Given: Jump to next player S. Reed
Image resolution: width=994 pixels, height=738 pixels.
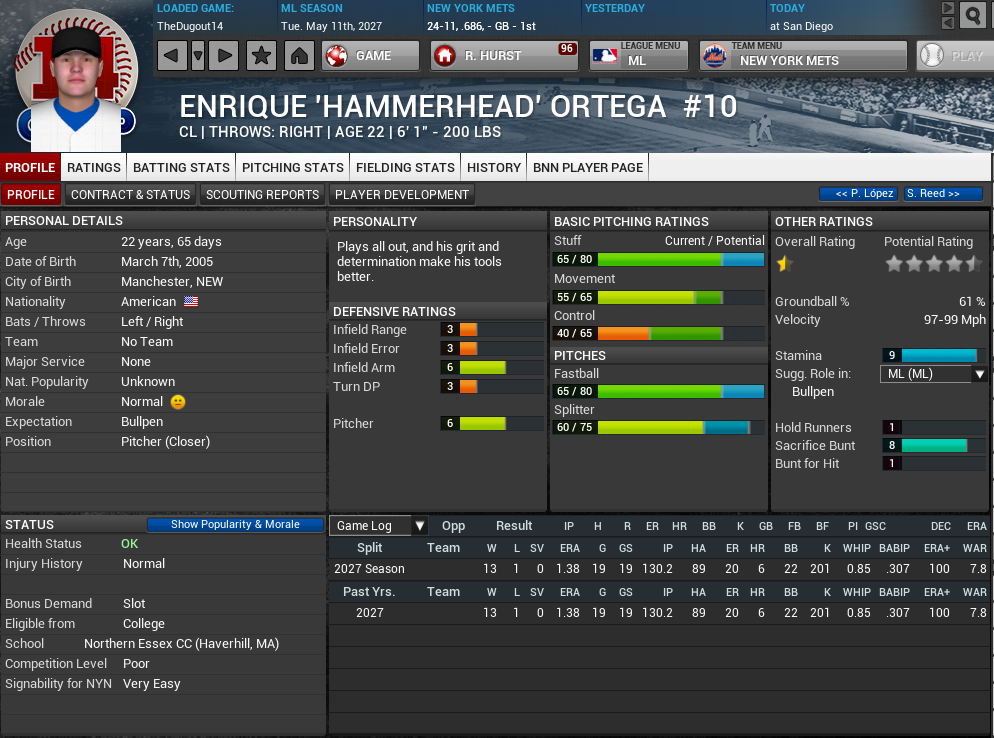Looking at the screenshot, I should point(942,194).
